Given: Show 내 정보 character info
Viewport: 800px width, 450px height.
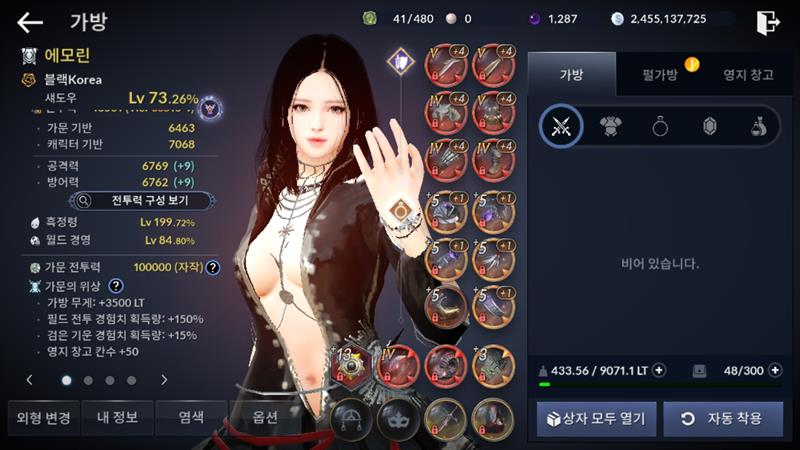Looking at the screenshot, I should point(117,417).
